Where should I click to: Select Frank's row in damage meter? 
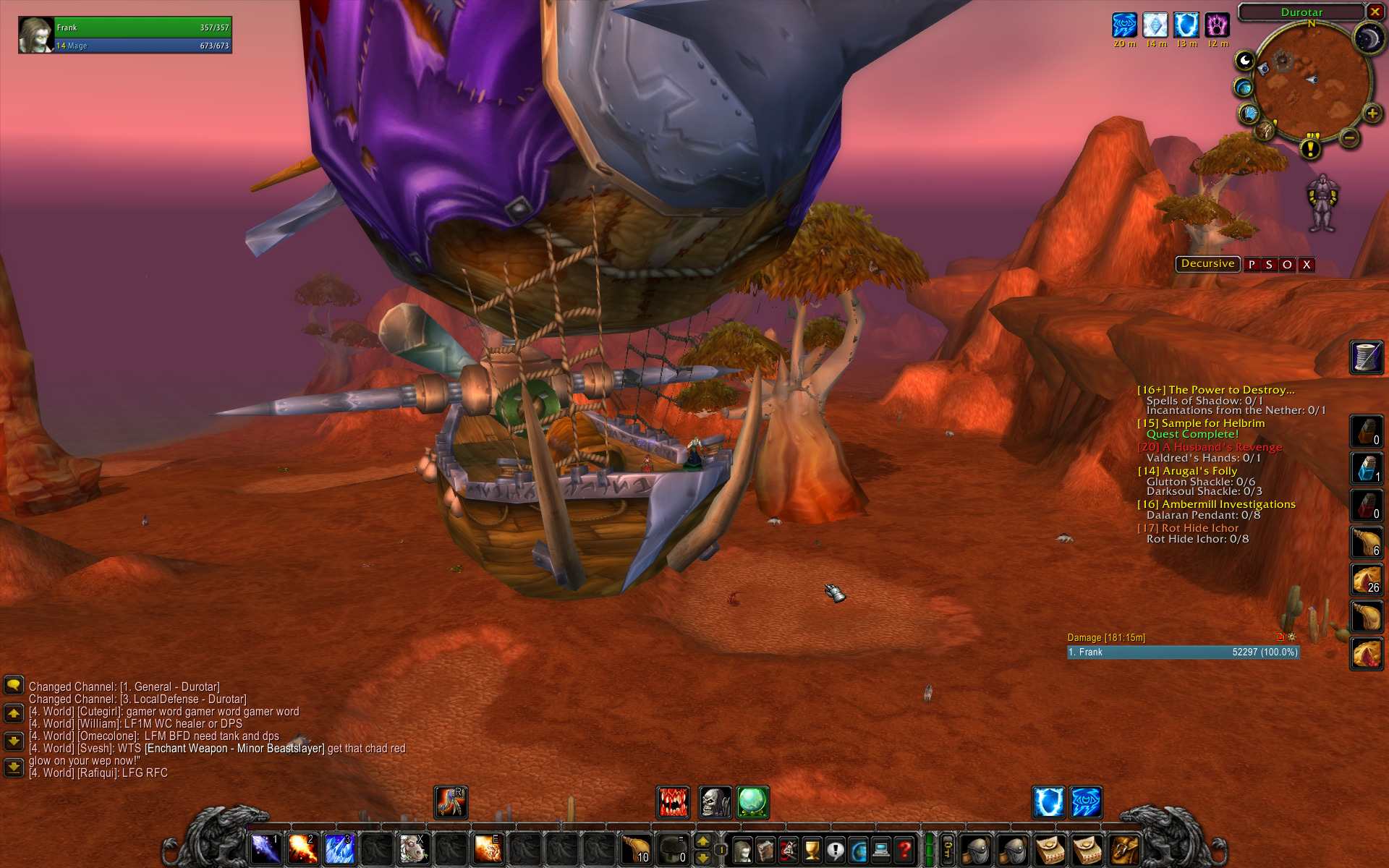pos(1183,652)
